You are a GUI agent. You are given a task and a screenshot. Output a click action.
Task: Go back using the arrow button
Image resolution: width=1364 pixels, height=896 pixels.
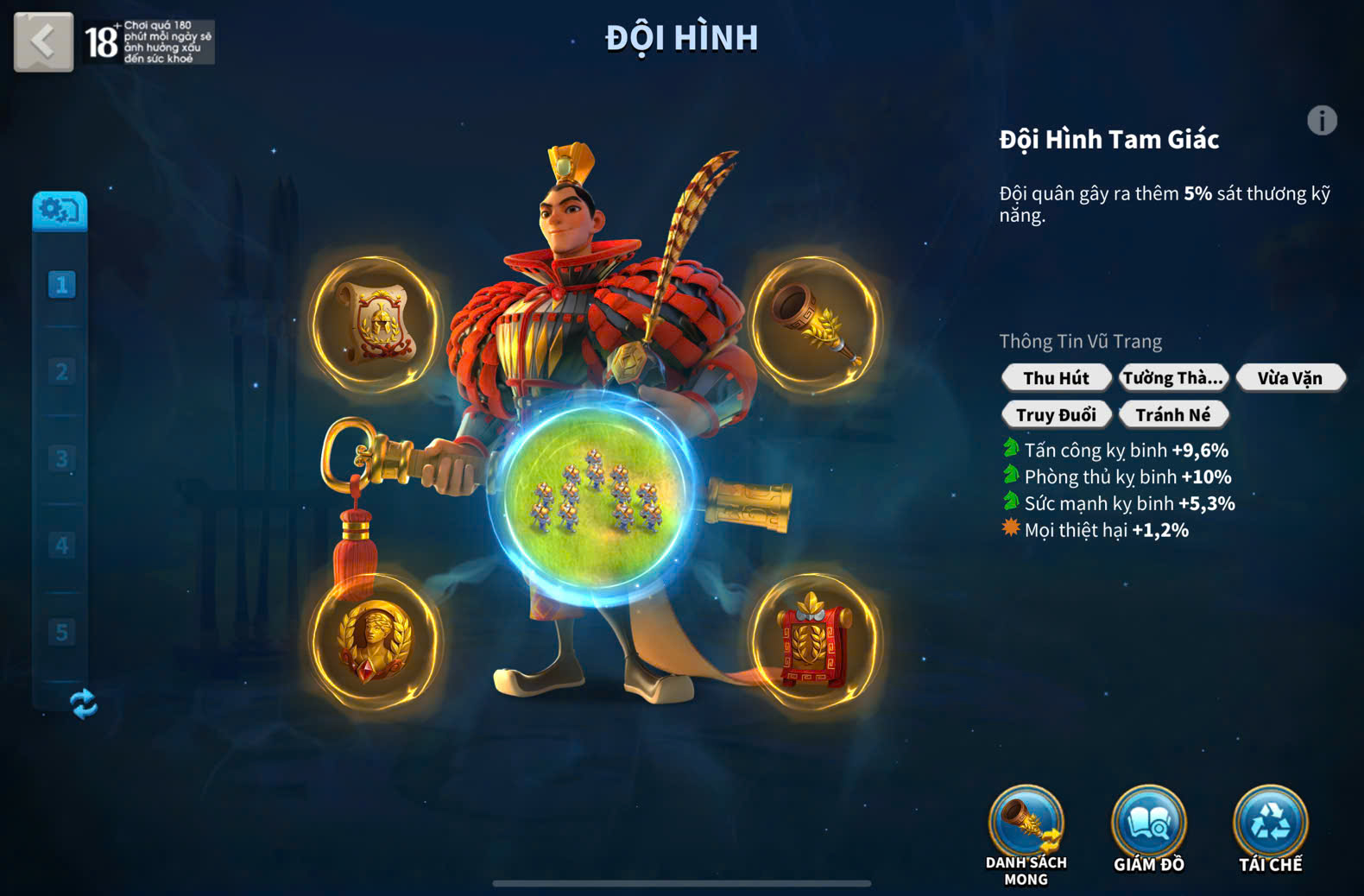pos(43,41)
